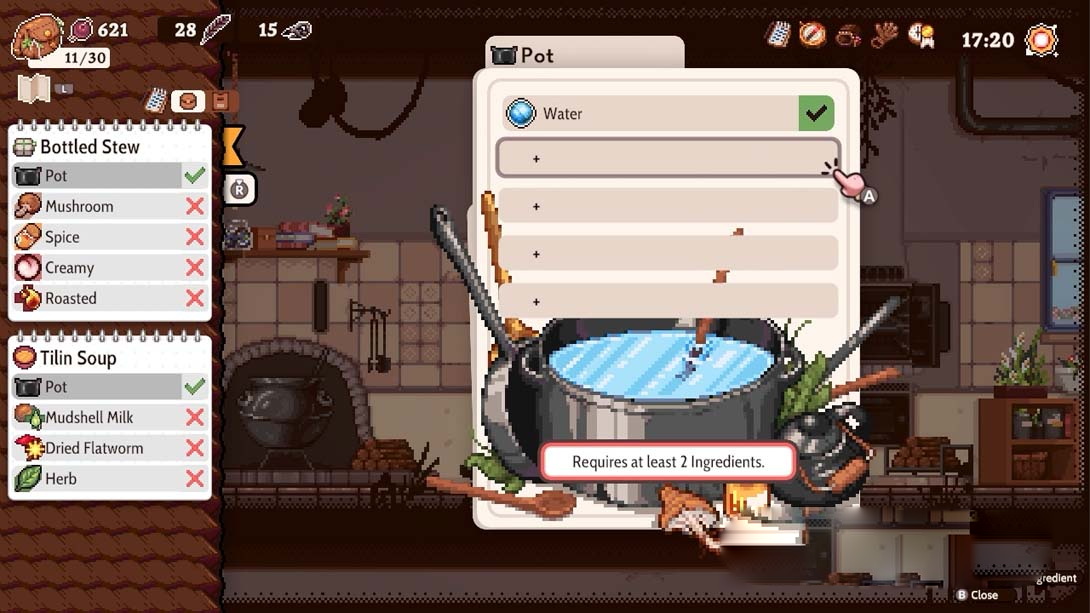Switch to the backpack tab beside the pouch

[x=221, y=101]
